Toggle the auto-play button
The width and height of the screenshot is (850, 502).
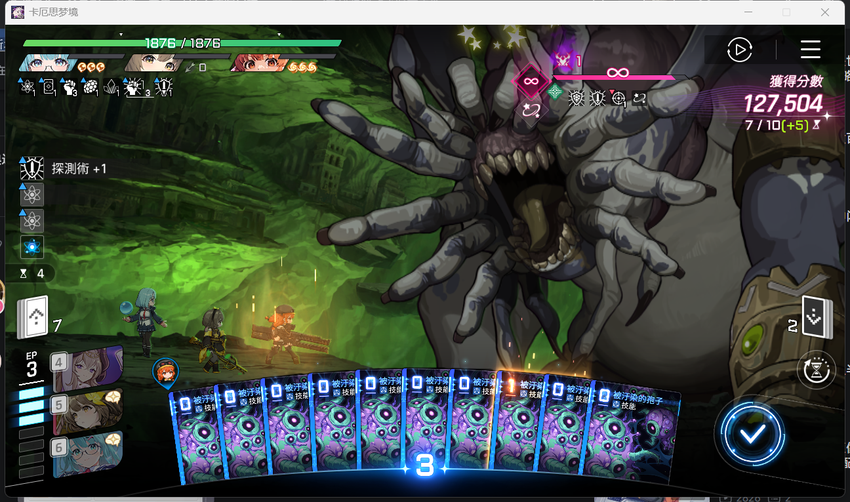tap(739, 49)
